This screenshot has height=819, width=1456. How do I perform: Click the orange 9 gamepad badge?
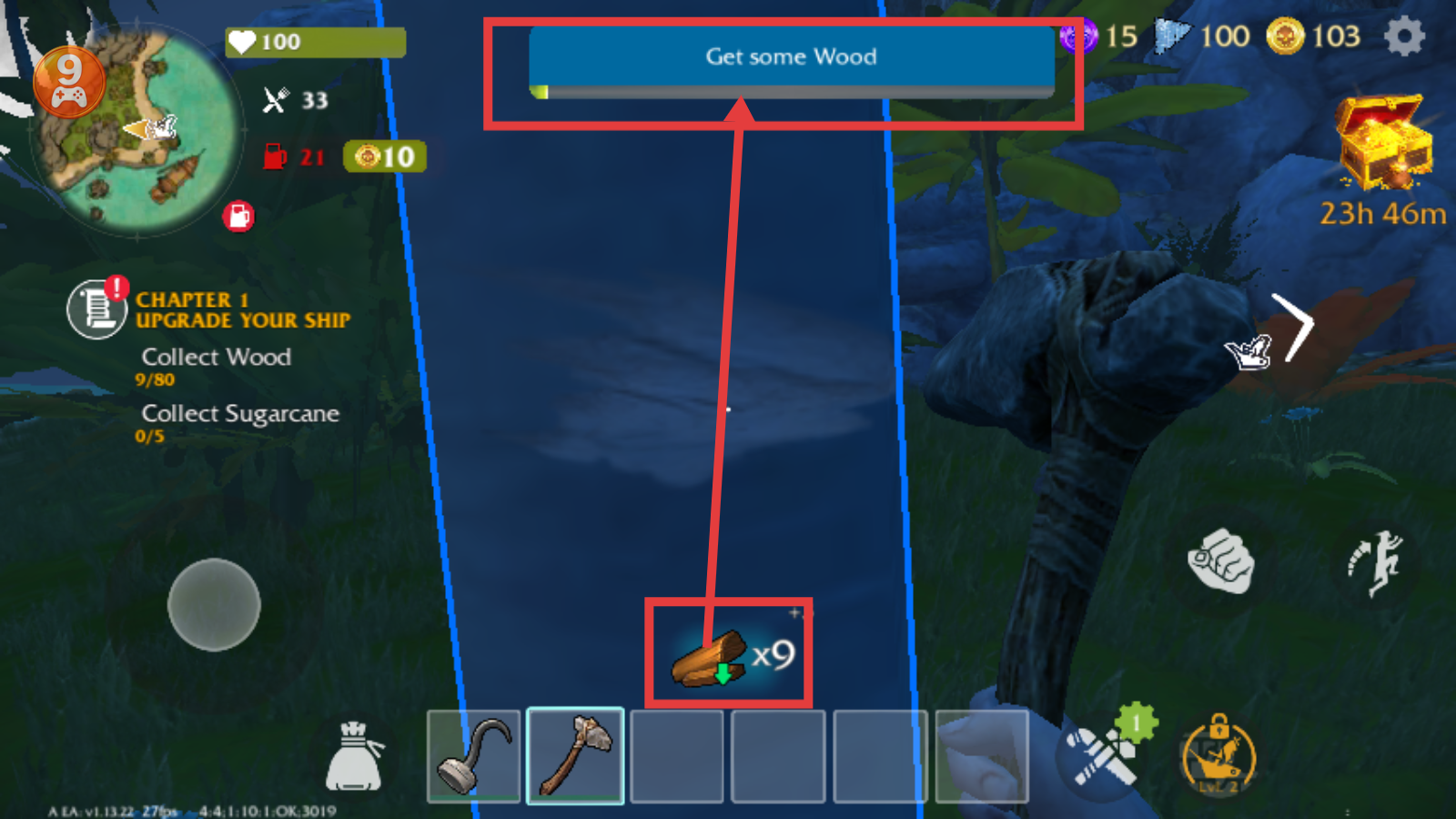pos(69,82)
